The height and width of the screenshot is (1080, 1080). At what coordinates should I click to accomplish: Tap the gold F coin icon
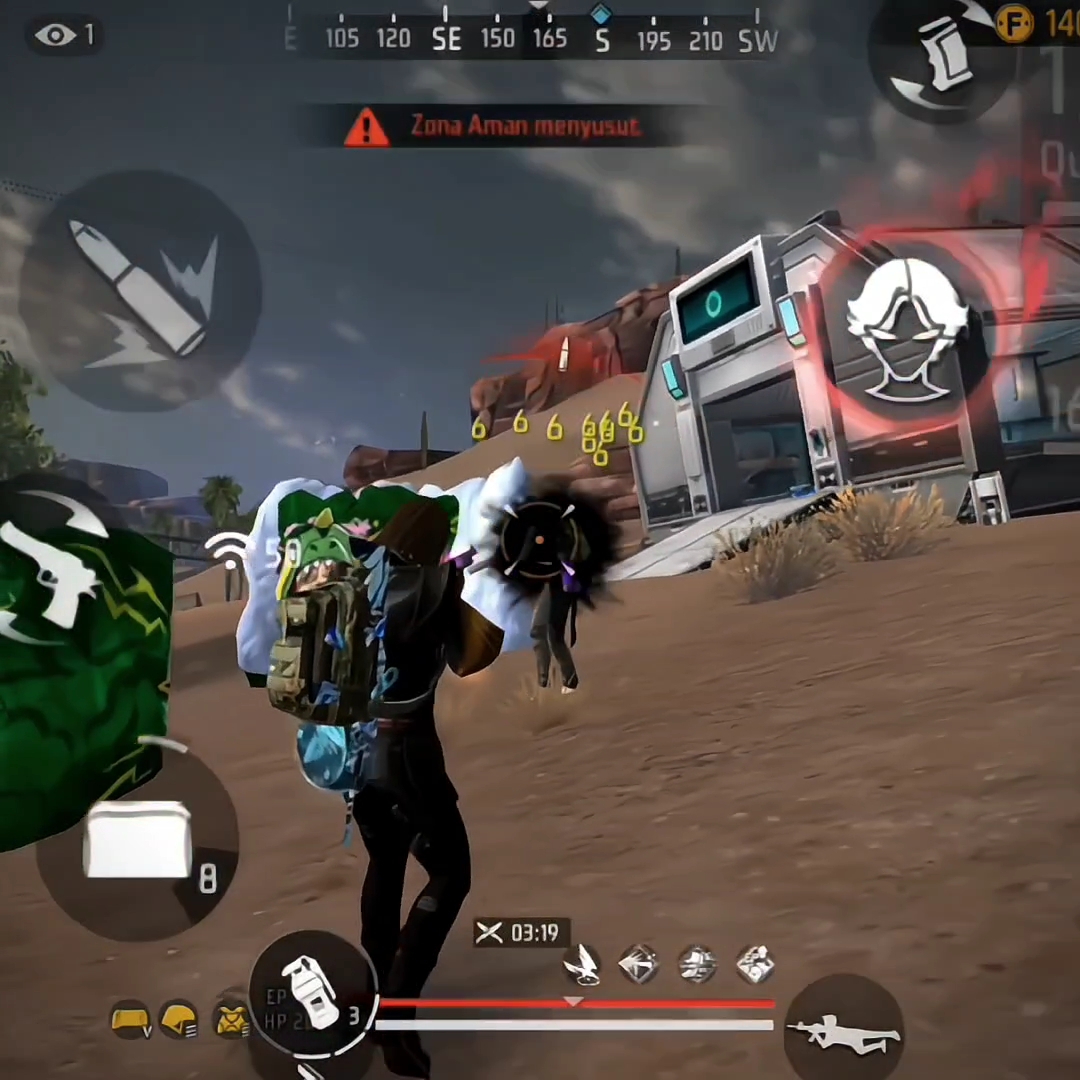(x=1013, y=23)
